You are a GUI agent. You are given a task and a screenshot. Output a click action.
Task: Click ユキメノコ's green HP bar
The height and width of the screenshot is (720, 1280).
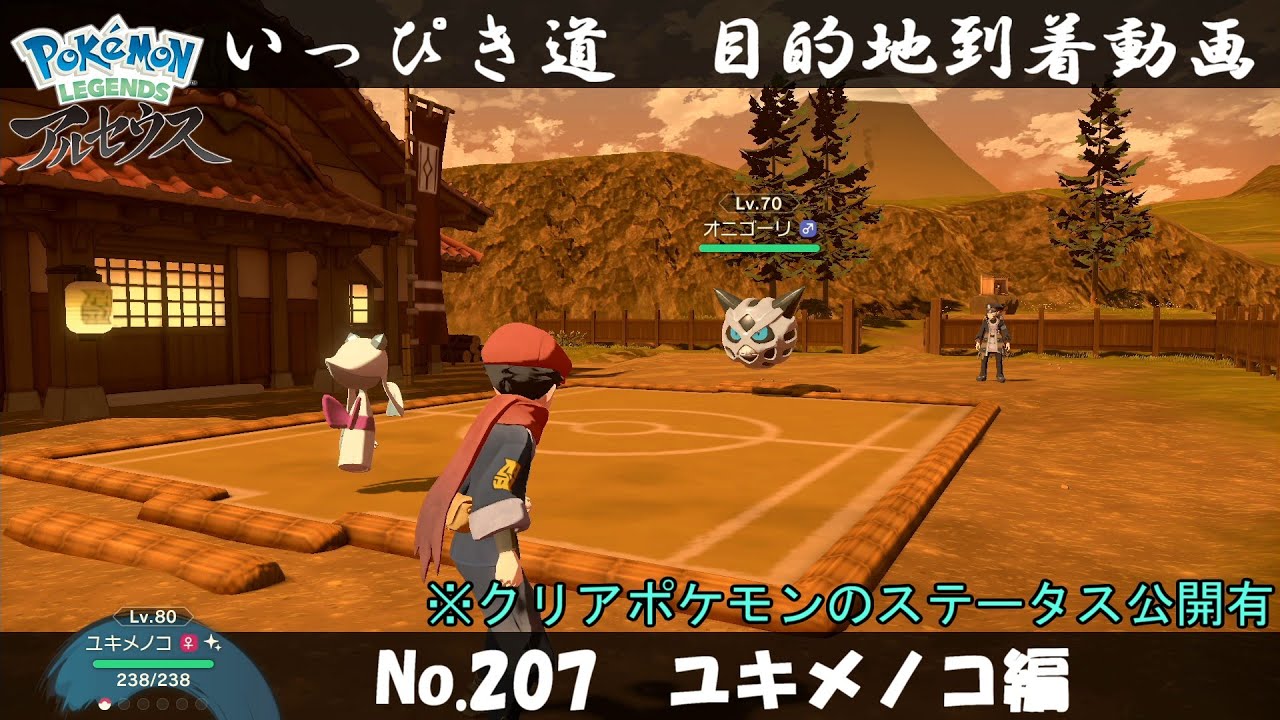tap(153, 663)
